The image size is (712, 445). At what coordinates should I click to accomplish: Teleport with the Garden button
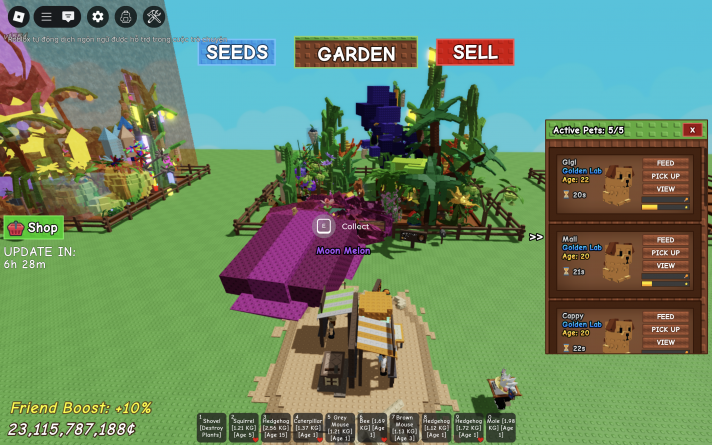356,53
